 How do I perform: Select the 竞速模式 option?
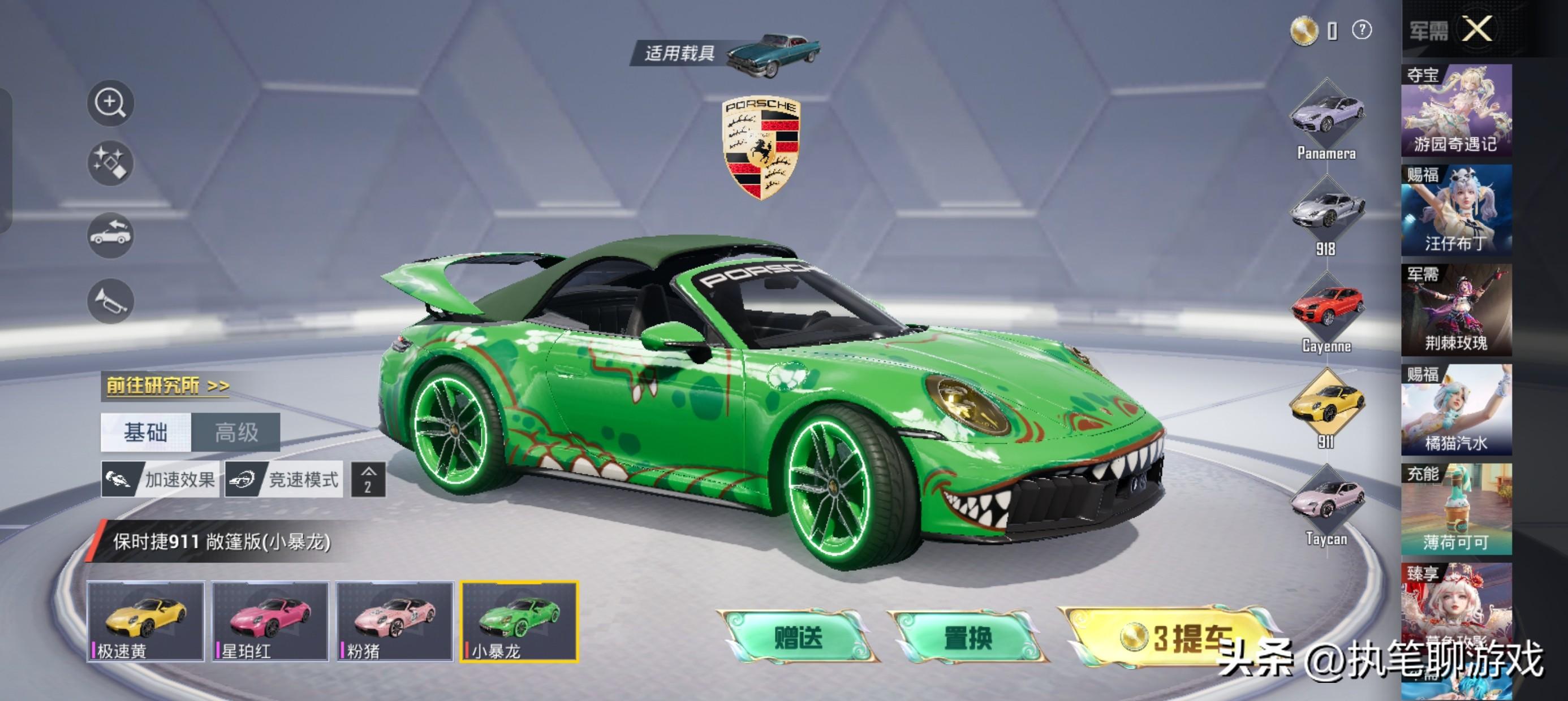click(285, 480)
